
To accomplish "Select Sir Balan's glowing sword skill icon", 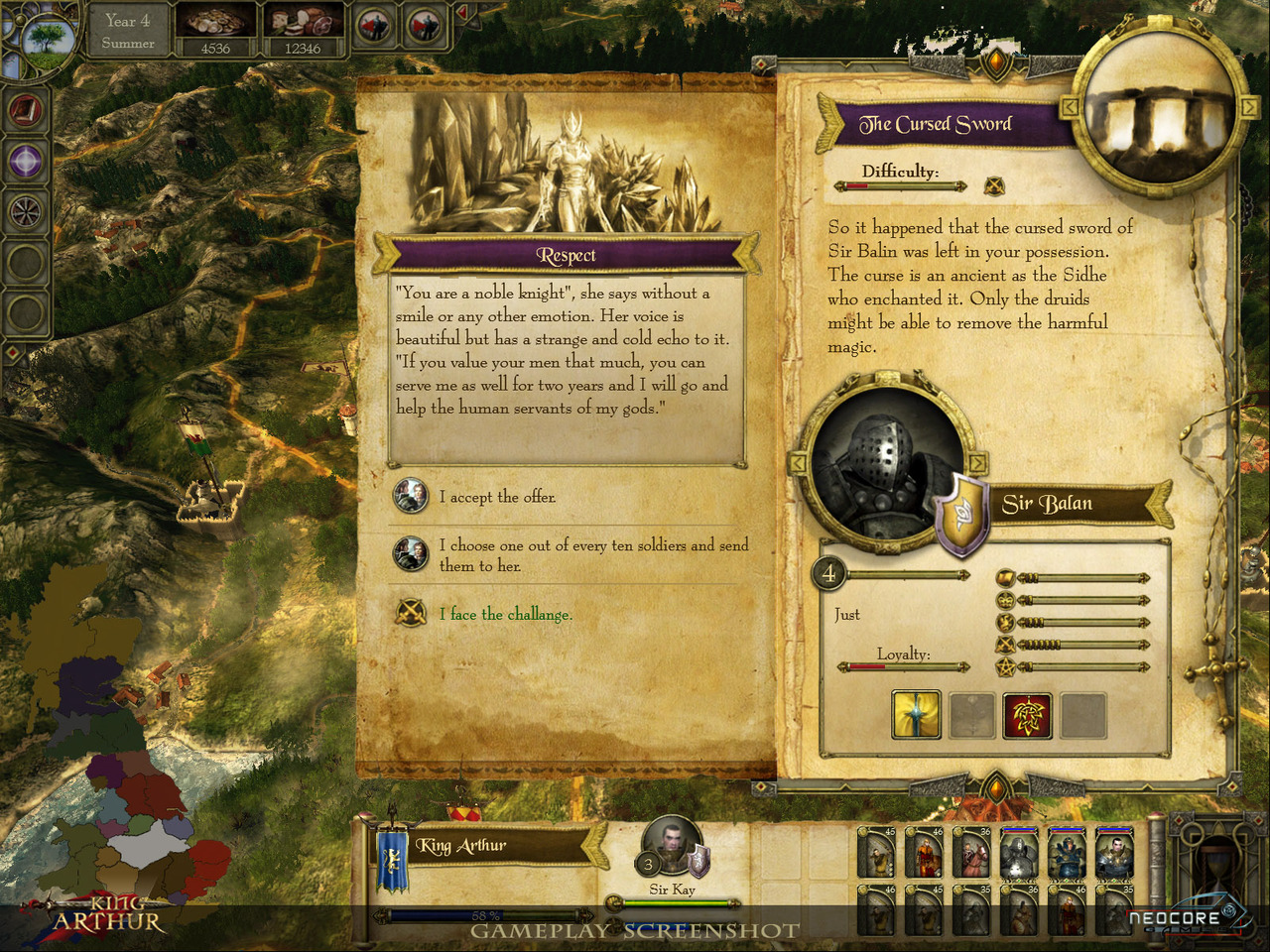I will [916, 715].
